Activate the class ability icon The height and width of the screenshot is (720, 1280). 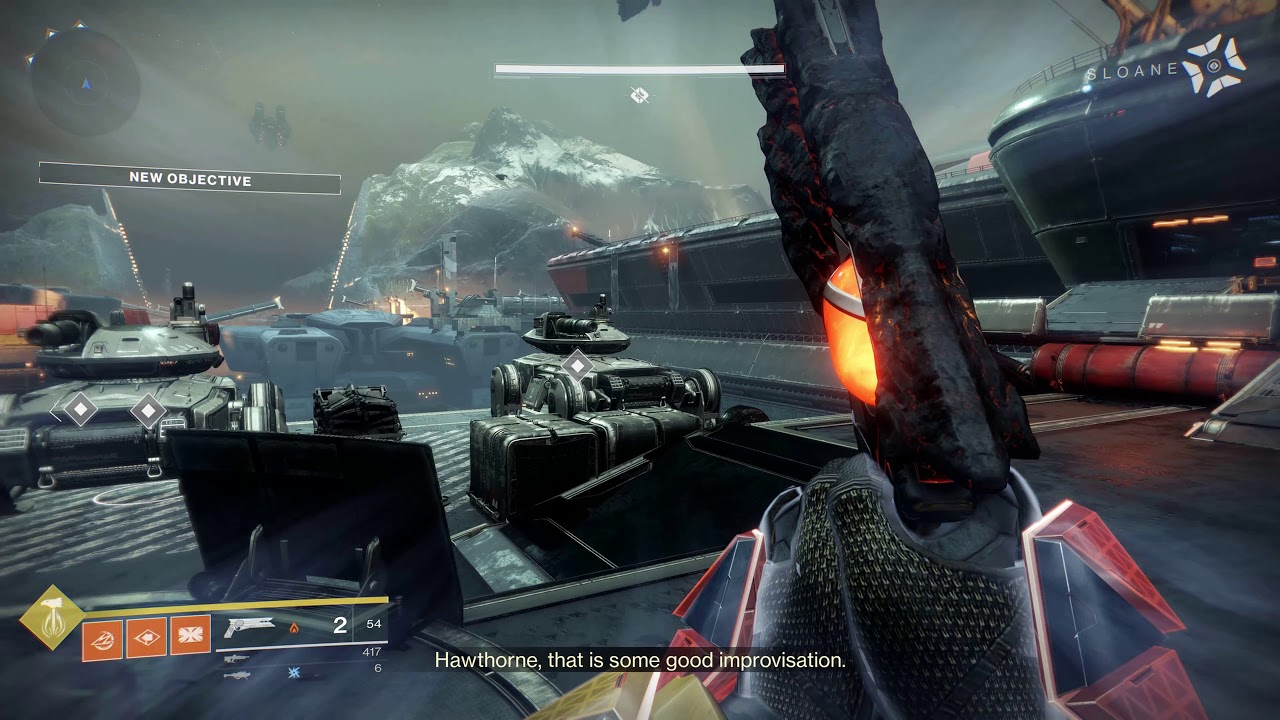190,637
